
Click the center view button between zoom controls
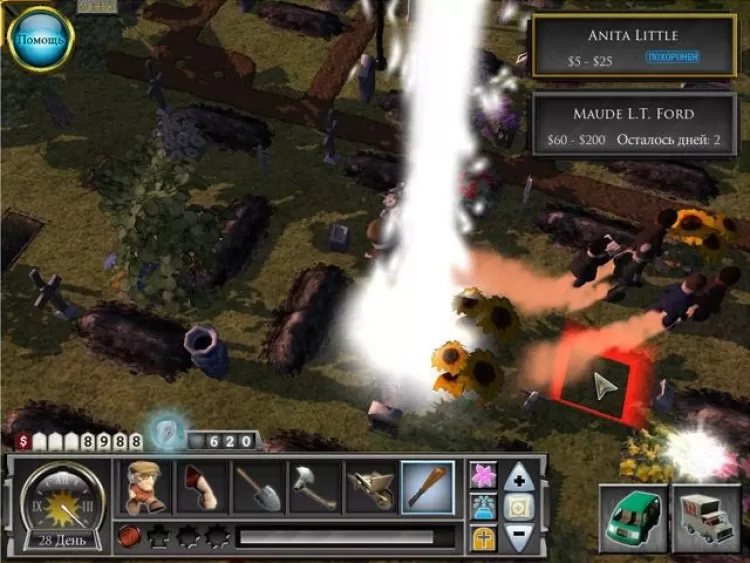[518, 507]
